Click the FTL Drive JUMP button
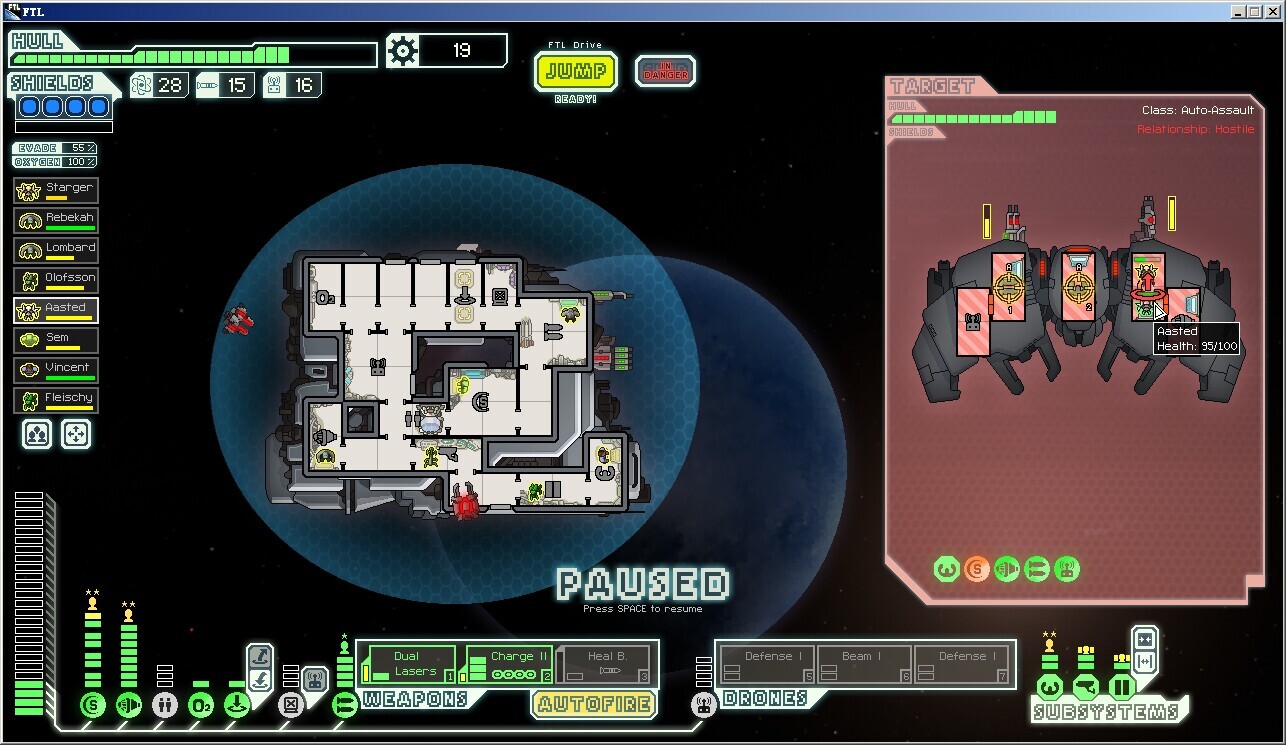Viewport: 1286px width, 745px height. (x=576, y=72)
